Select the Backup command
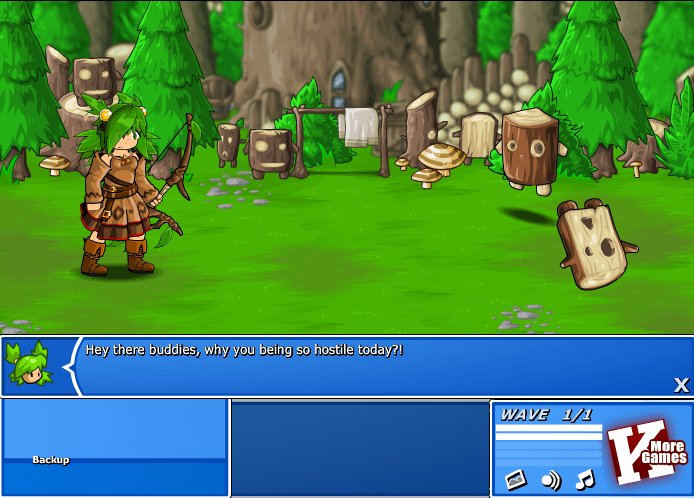The height and width of the screenshot is (498, 694). 51,460
